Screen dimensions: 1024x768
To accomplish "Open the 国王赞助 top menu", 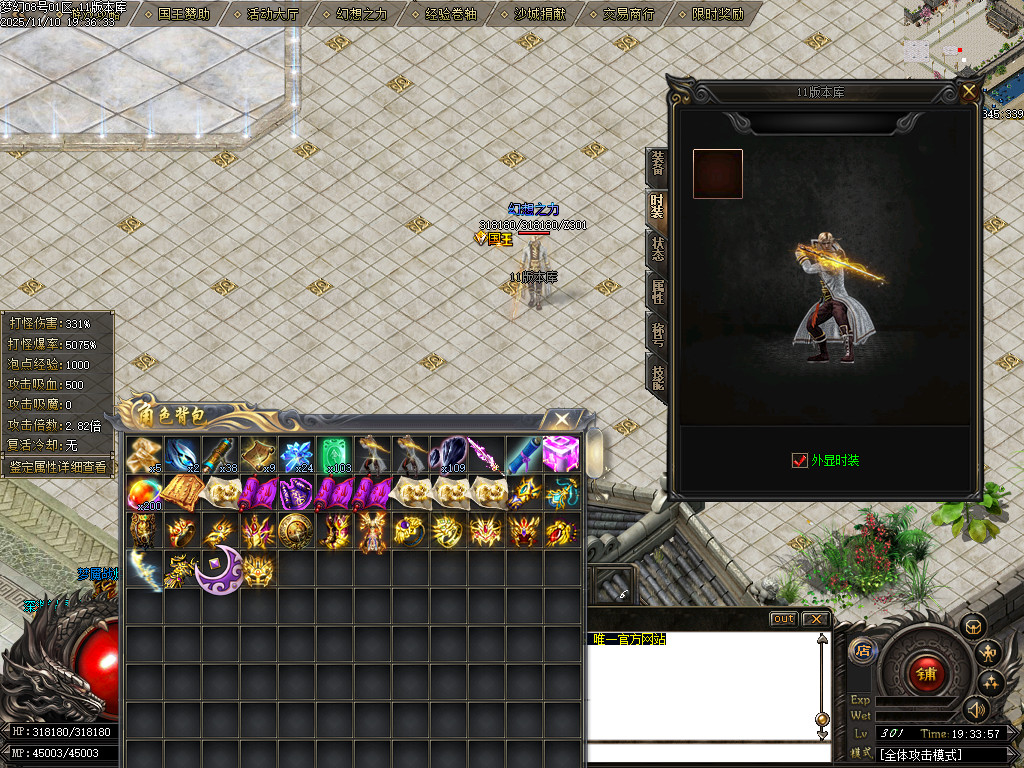I will coord(184,14).
